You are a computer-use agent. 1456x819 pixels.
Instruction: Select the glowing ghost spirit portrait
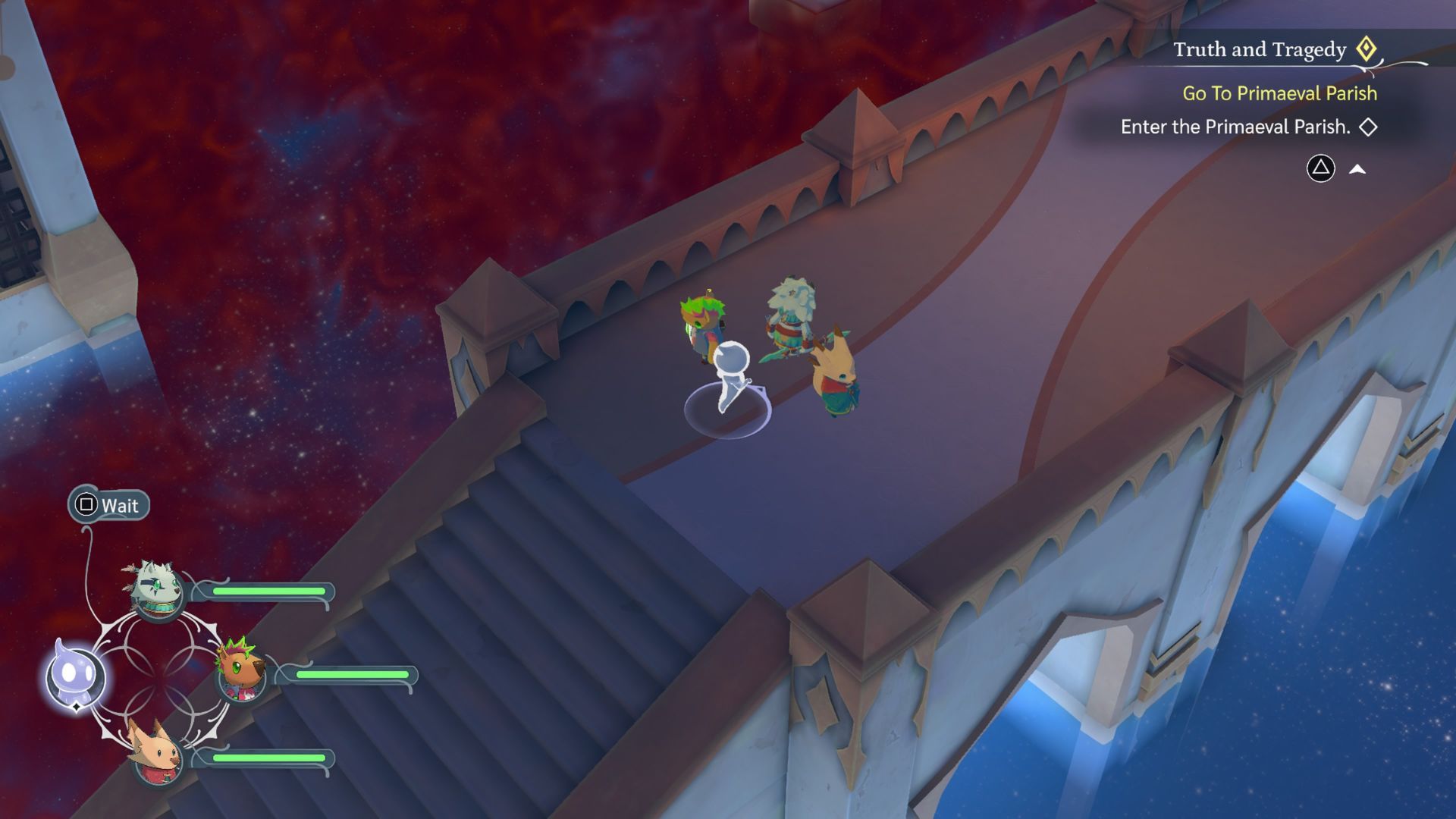(74, 674)
